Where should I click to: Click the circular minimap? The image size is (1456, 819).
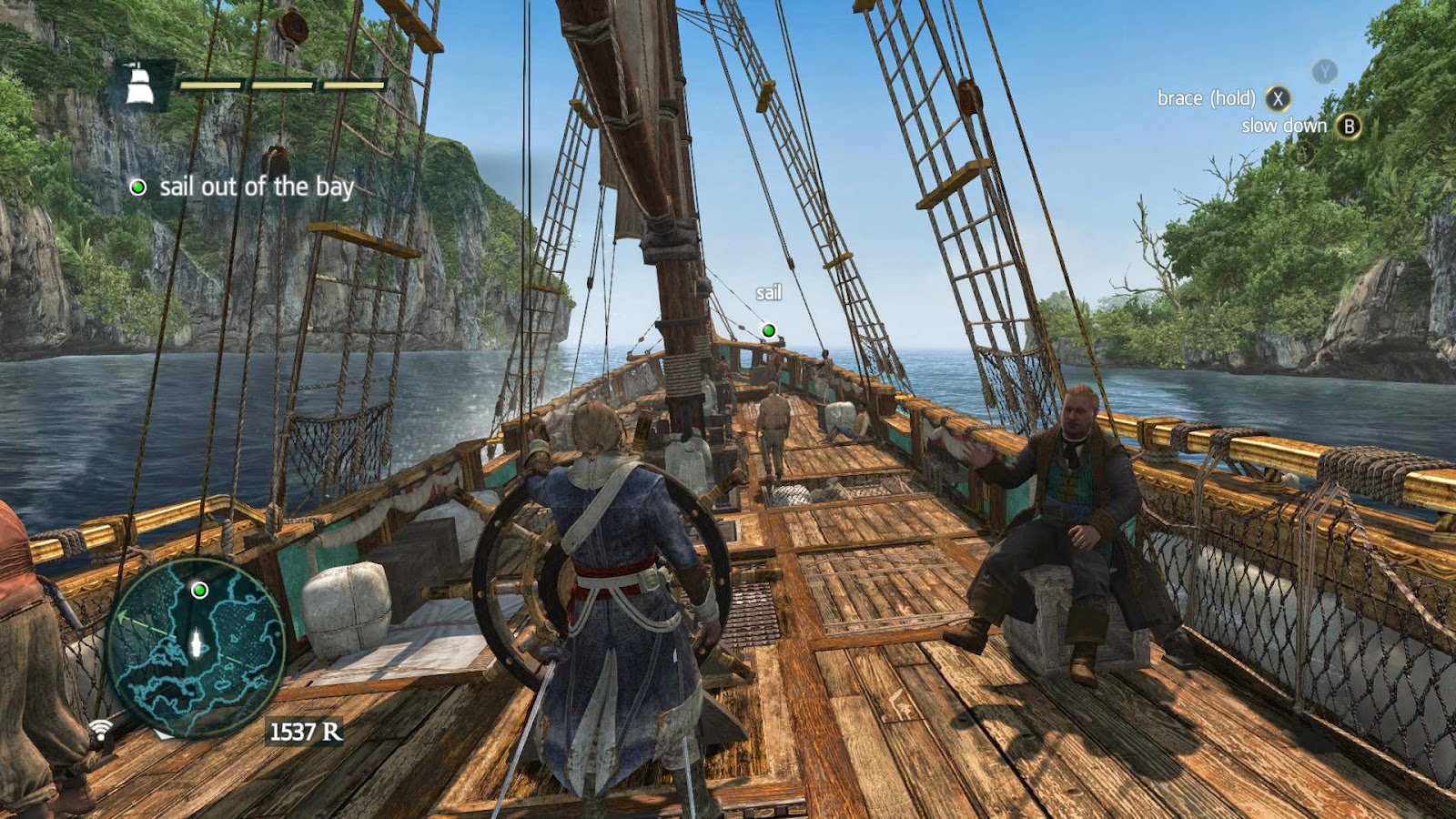(196, 648)
